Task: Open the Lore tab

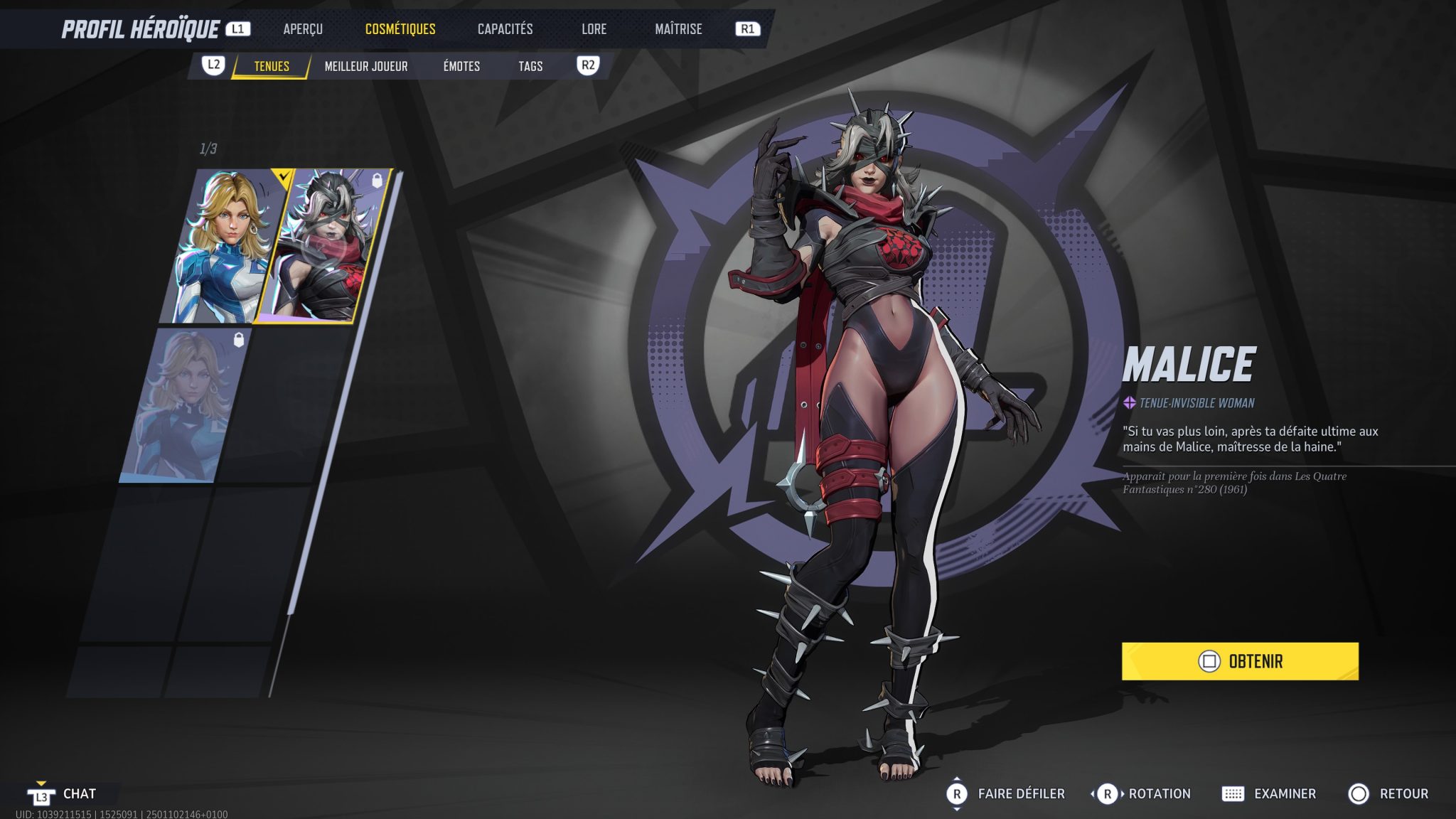Action: pos(594,29)
